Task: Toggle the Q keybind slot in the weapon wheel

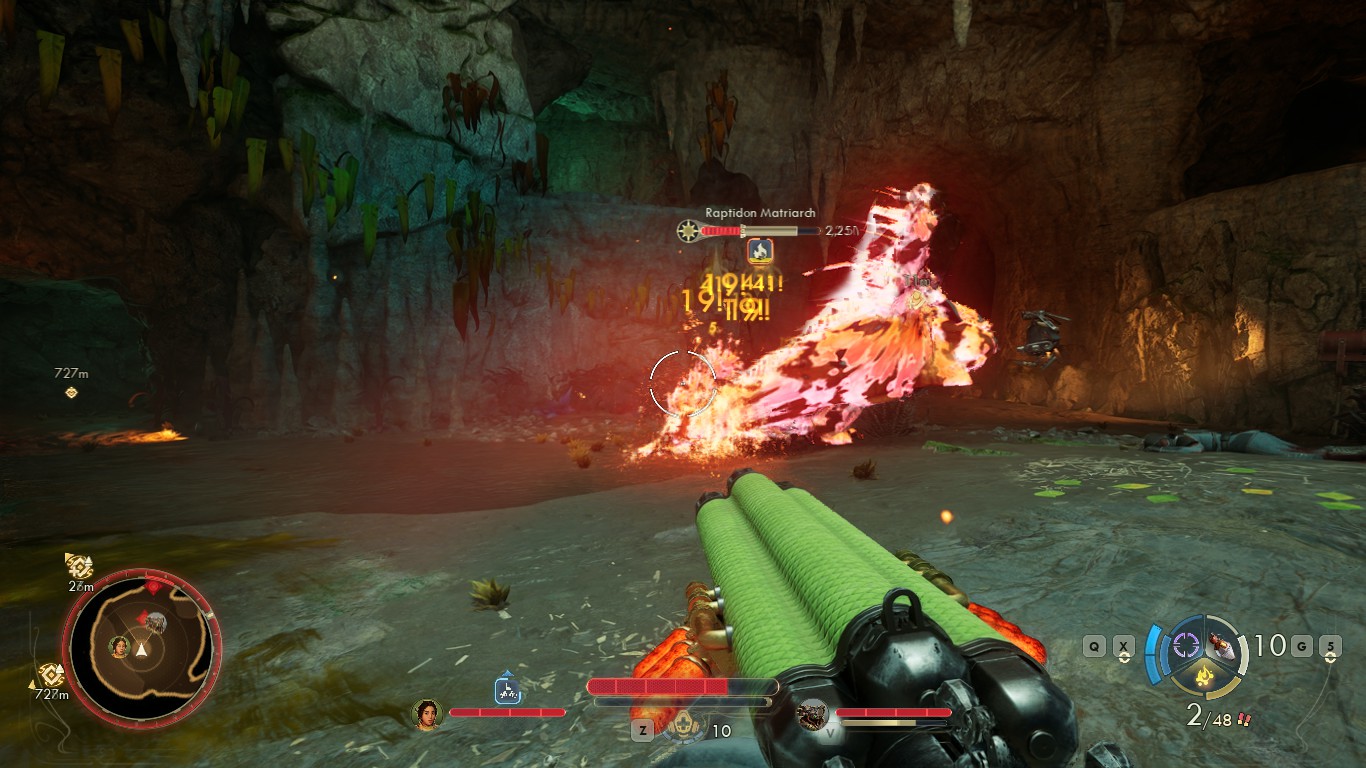Action: [x=1094, y=646]
